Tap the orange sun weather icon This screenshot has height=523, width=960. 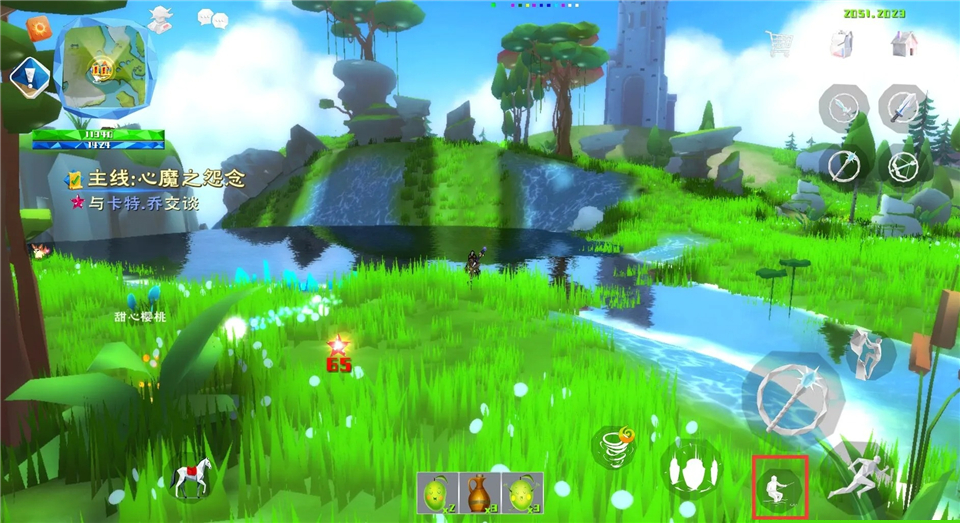(x=38, y=29)
